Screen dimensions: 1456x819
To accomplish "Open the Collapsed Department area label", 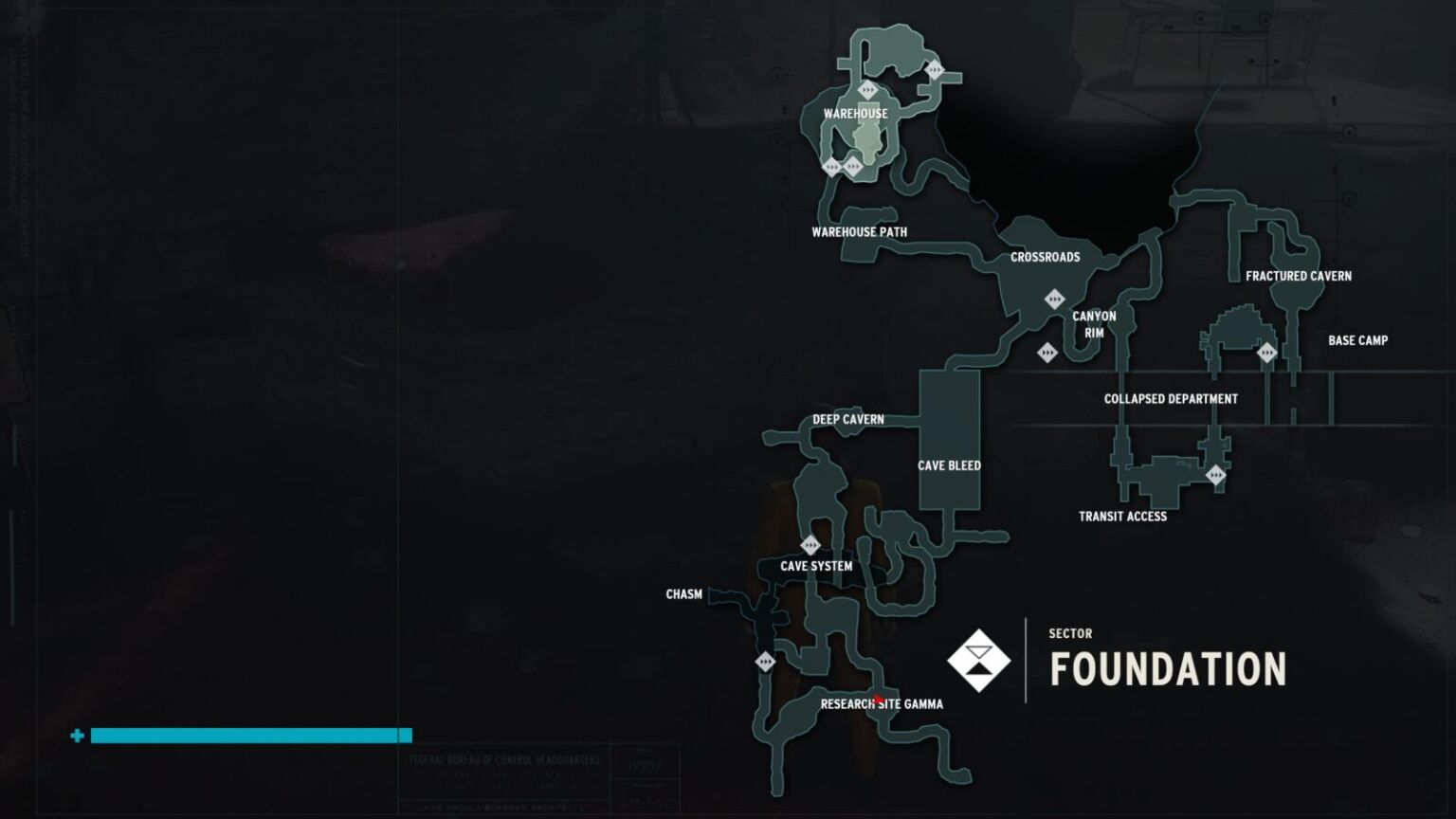I will (x=1171, y=399).
